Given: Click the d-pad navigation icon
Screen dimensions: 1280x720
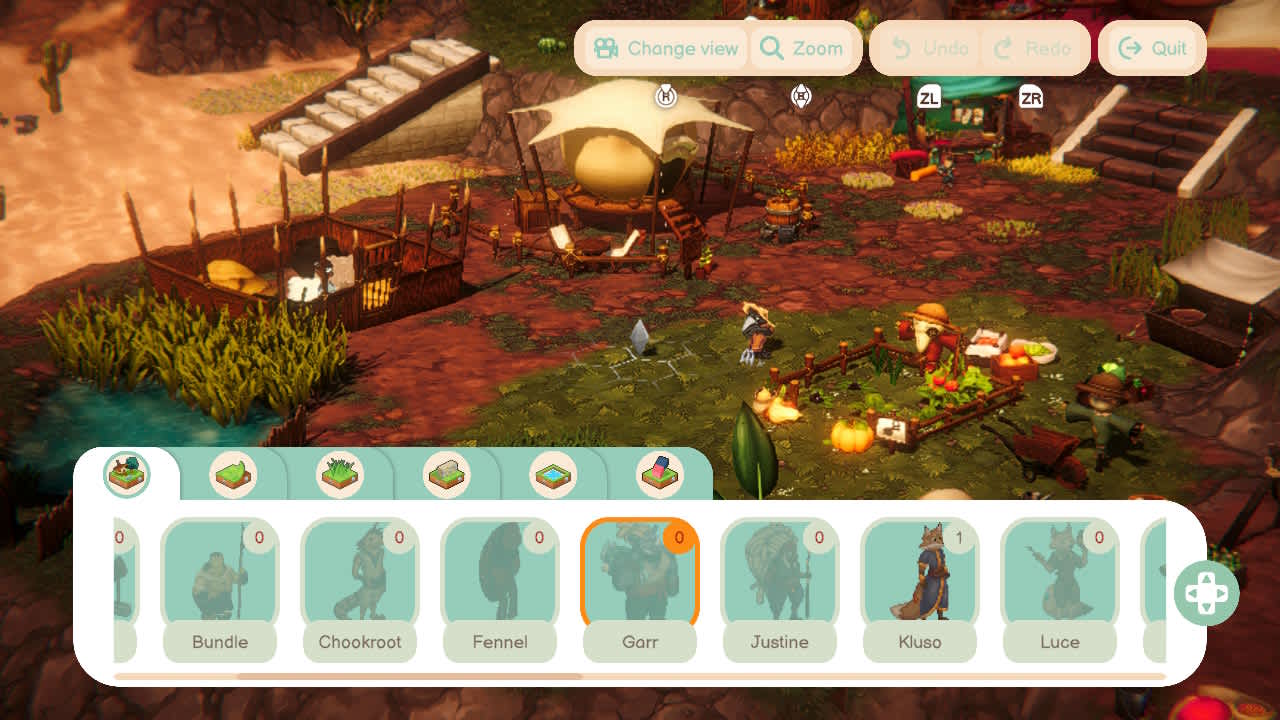Looking at the screenshot, I should [1207, 592].
